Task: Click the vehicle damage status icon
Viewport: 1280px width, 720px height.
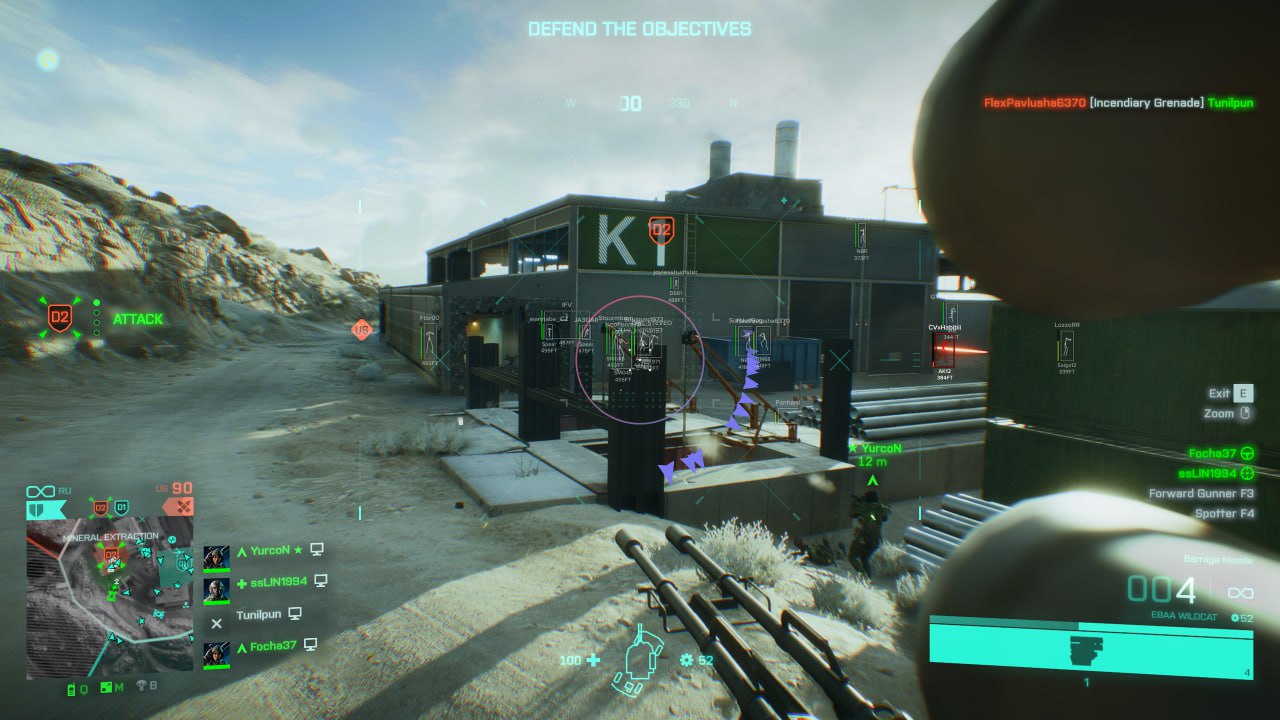Action: 640,661
